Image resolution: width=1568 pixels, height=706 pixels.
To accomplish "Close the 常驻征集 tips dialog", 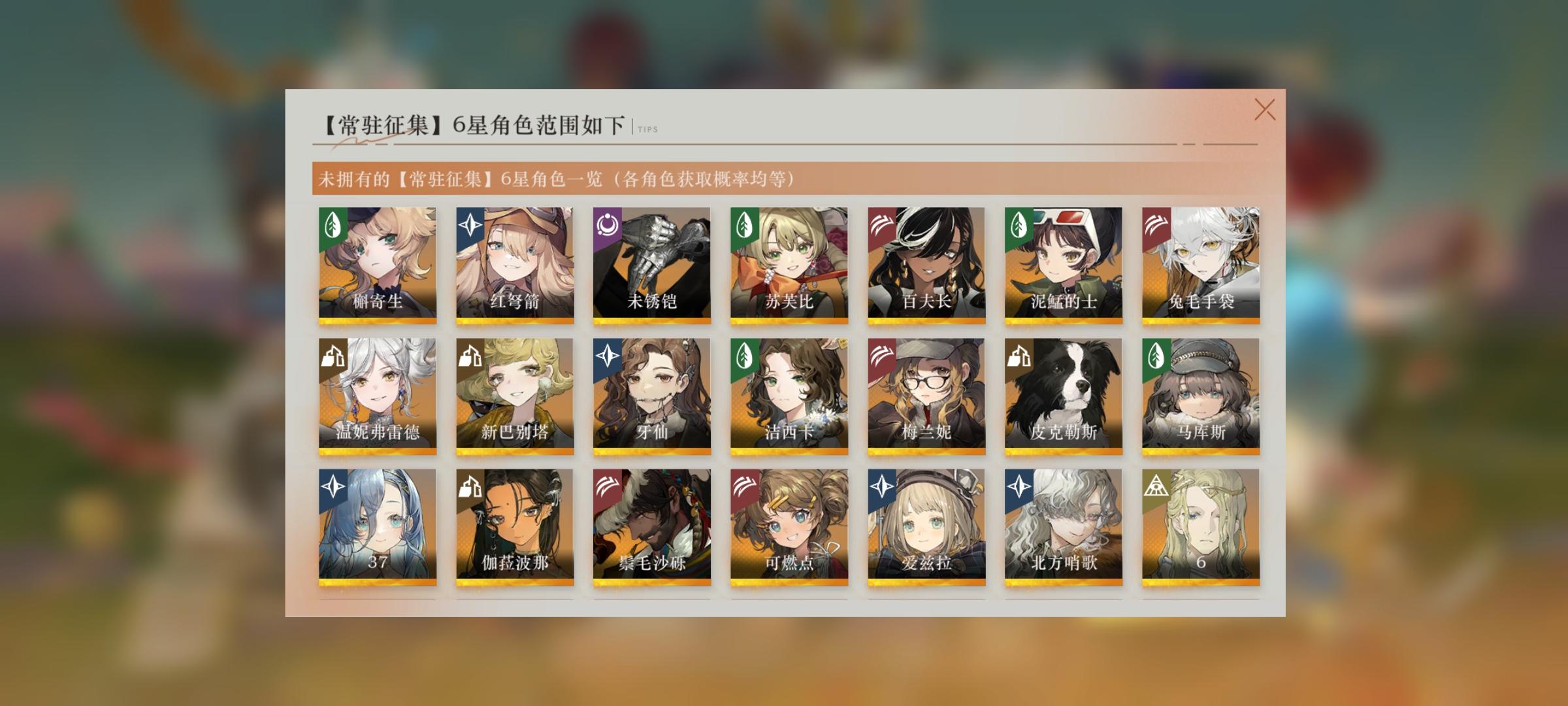I will tap(1266, 109).
